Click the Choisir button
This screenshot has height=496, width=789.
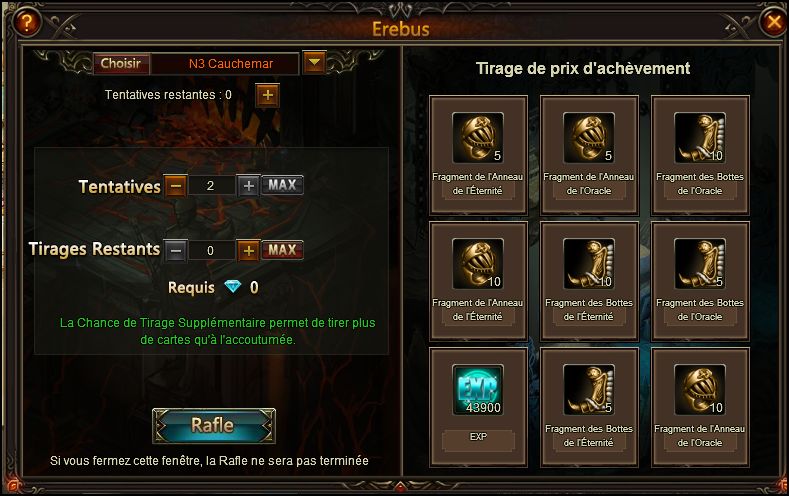click(x=122, y=64)
